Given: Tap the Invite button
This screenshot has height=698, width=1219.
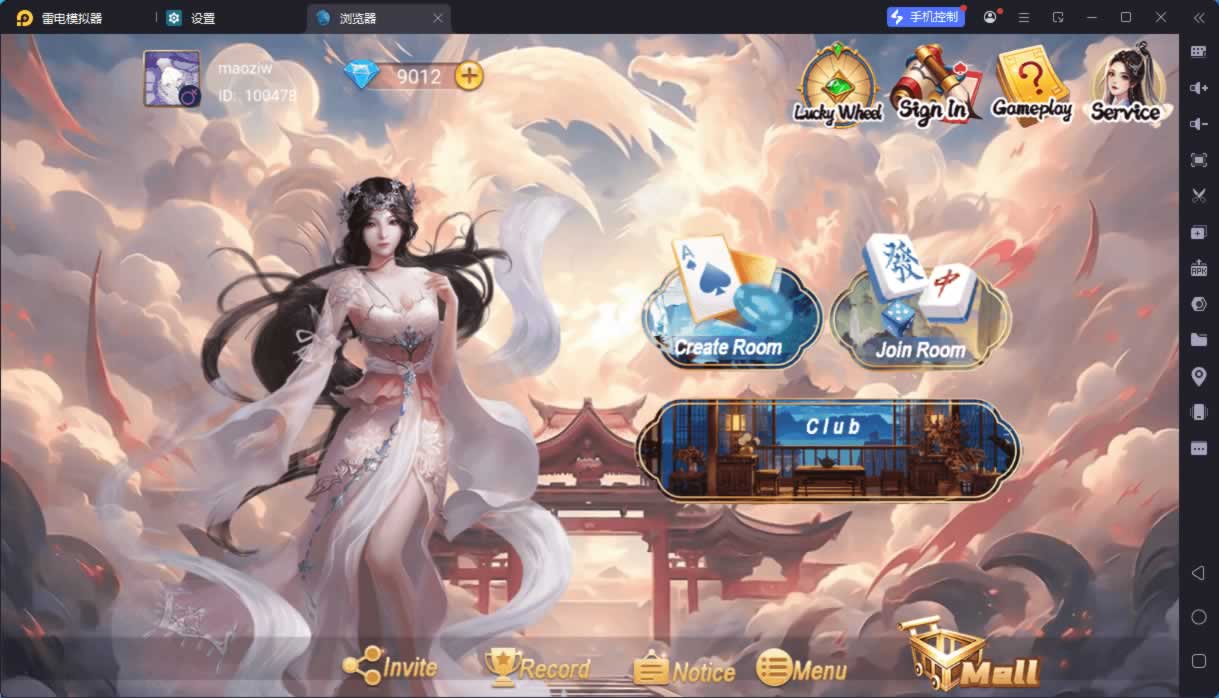Looking at the screenshot, I should (x=391, y=667).
